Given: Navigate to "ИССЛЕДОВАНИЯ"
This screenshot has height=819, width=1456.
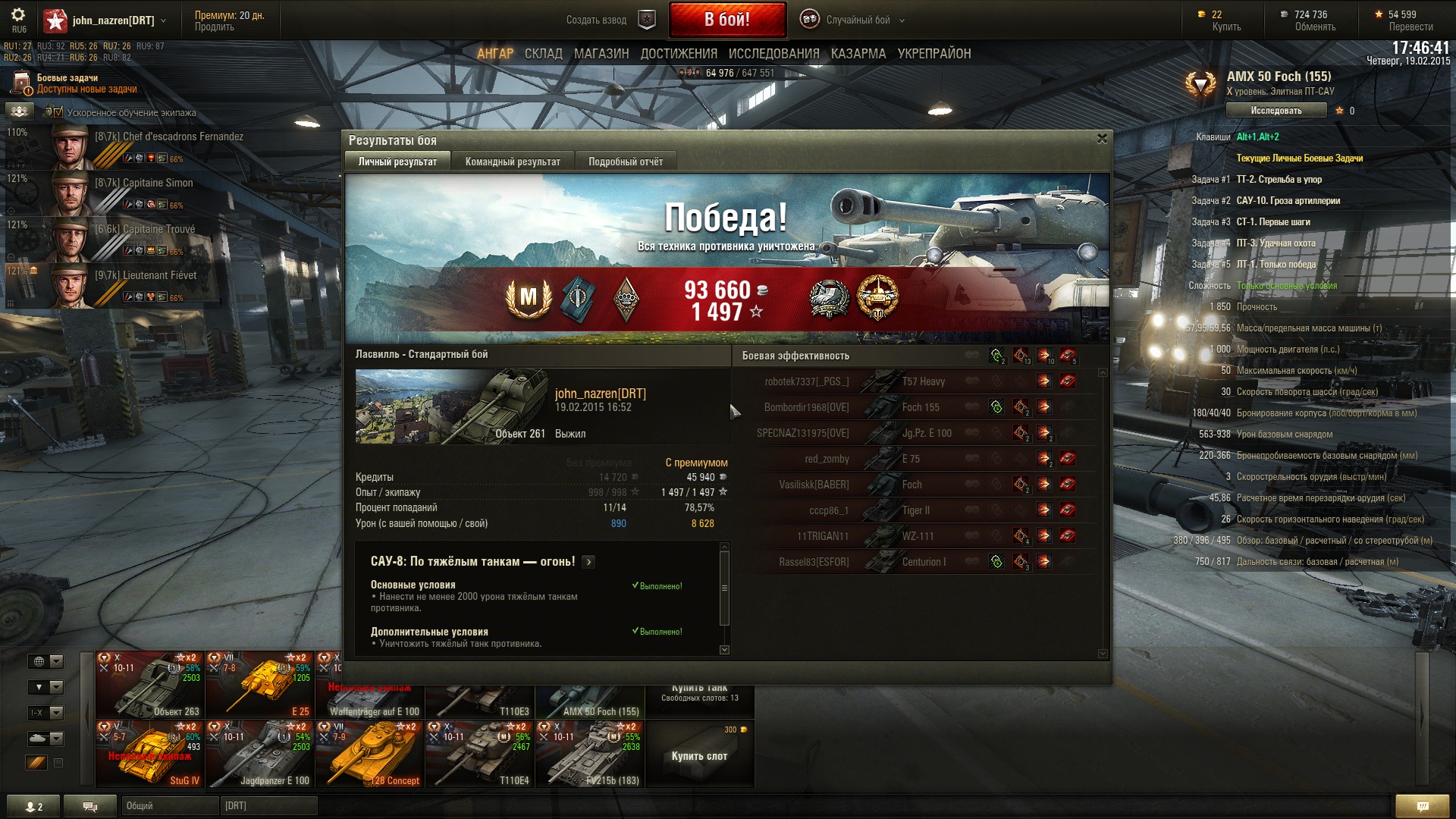Looking at the screenshot, I should [773, 54].
